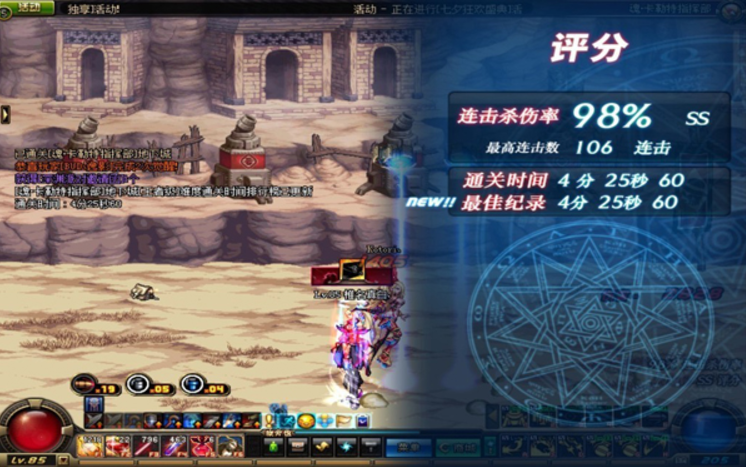Expand the left-edge arrow panel
746x467 pixels.
click(5, 114)
